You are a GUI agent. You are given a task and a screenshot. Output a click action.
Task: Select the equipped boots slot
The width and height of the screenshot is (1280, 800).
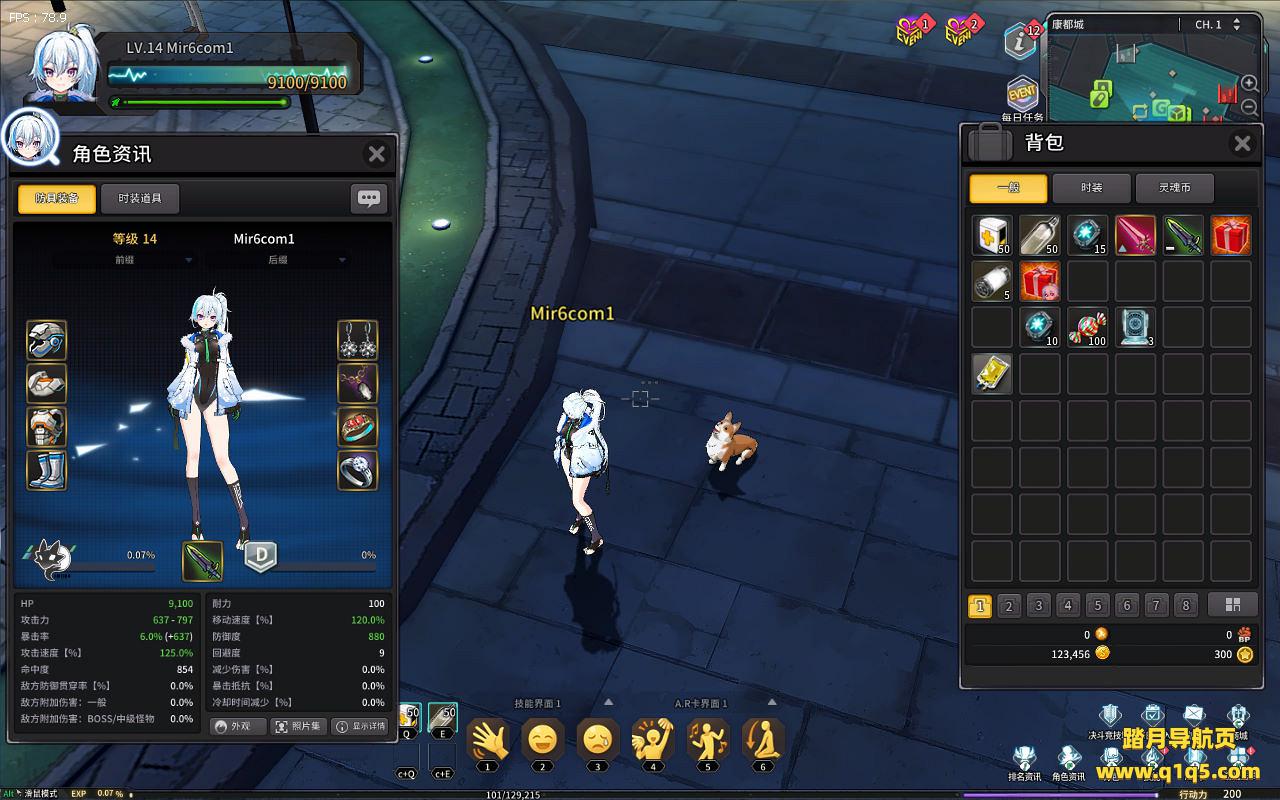(47, 470)
